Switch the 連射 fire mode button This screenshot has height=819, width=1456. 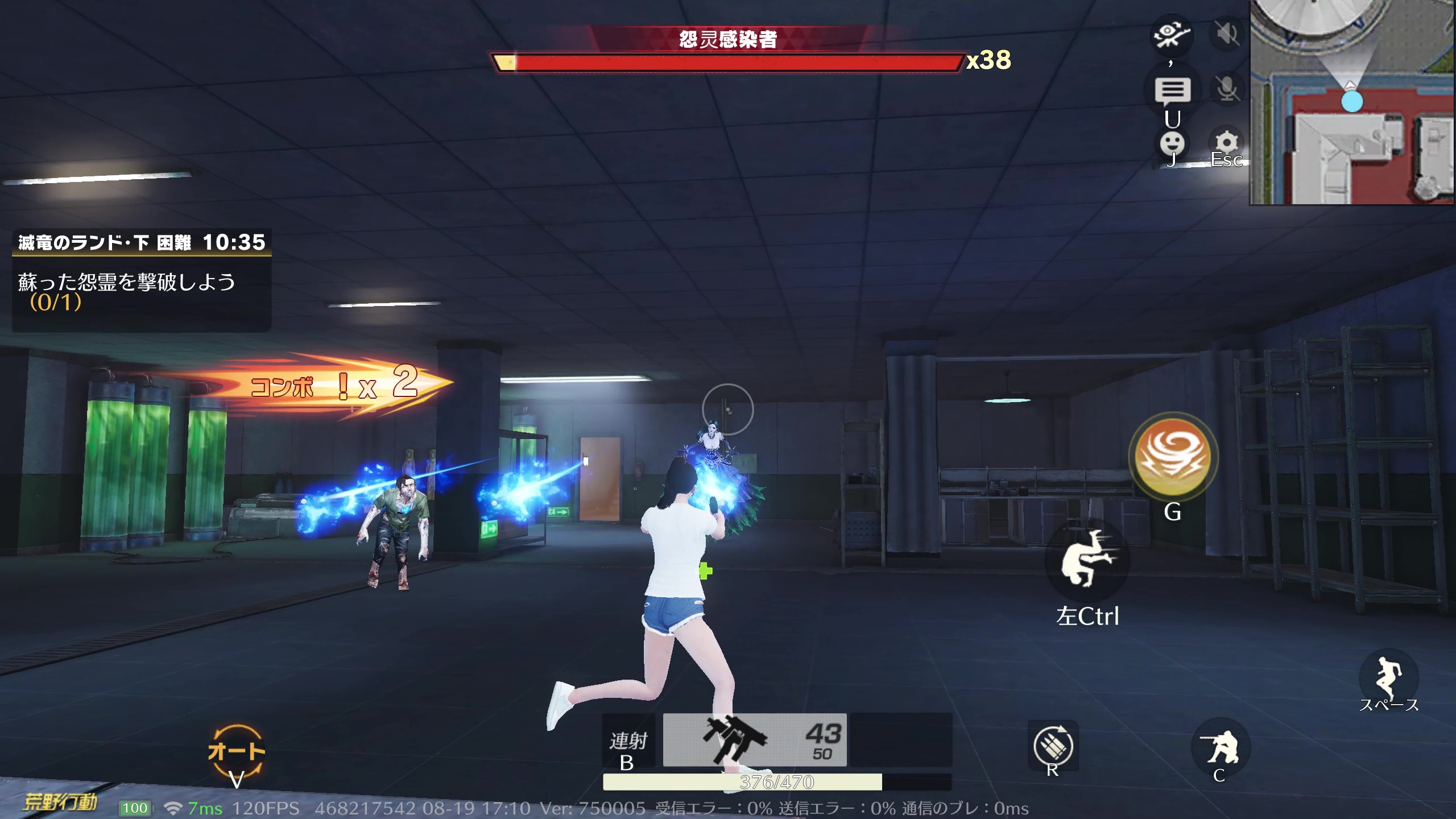(628, 741)
